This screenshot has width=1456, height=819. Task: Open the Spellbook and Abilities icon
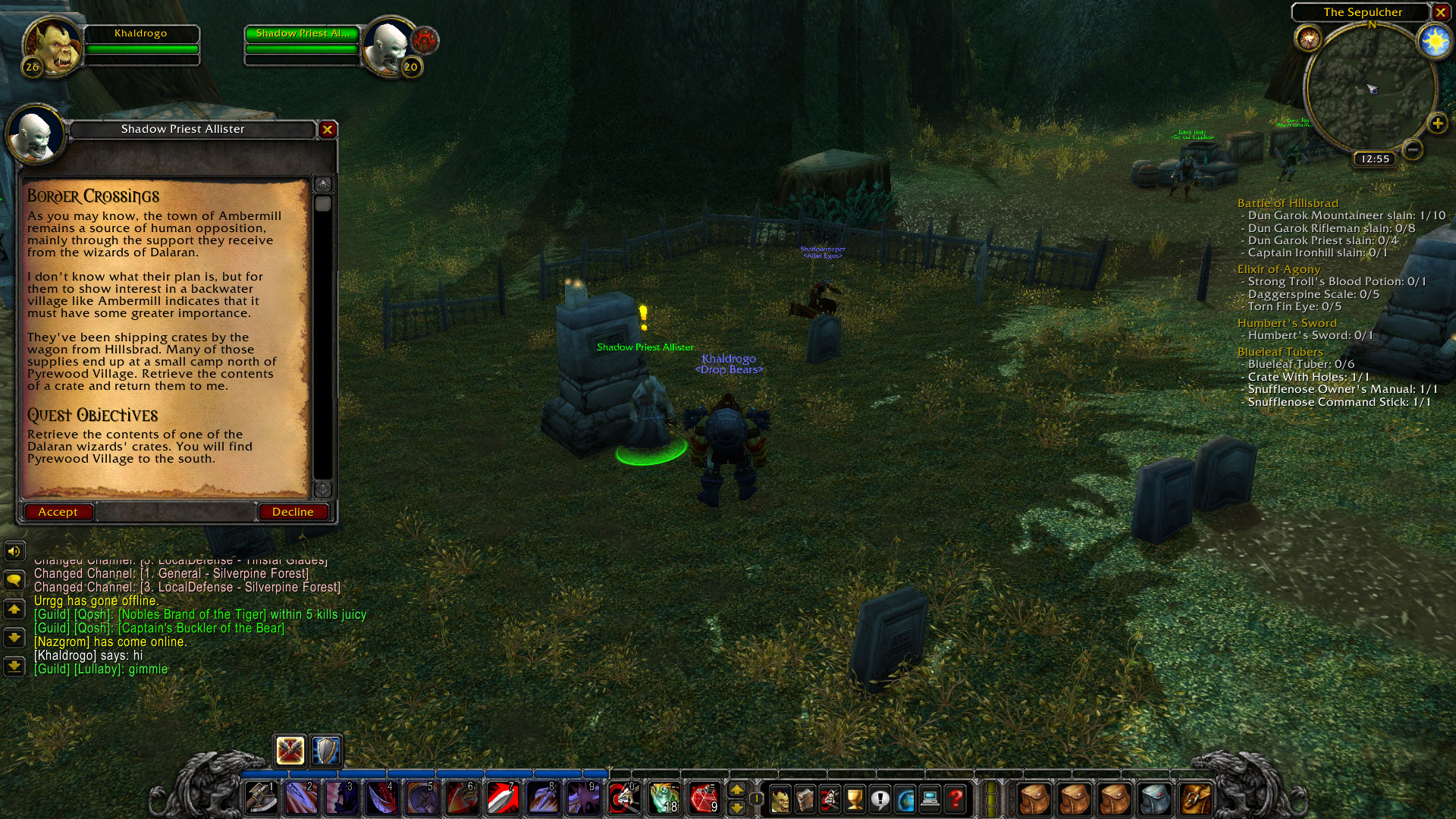pos(805,796)
